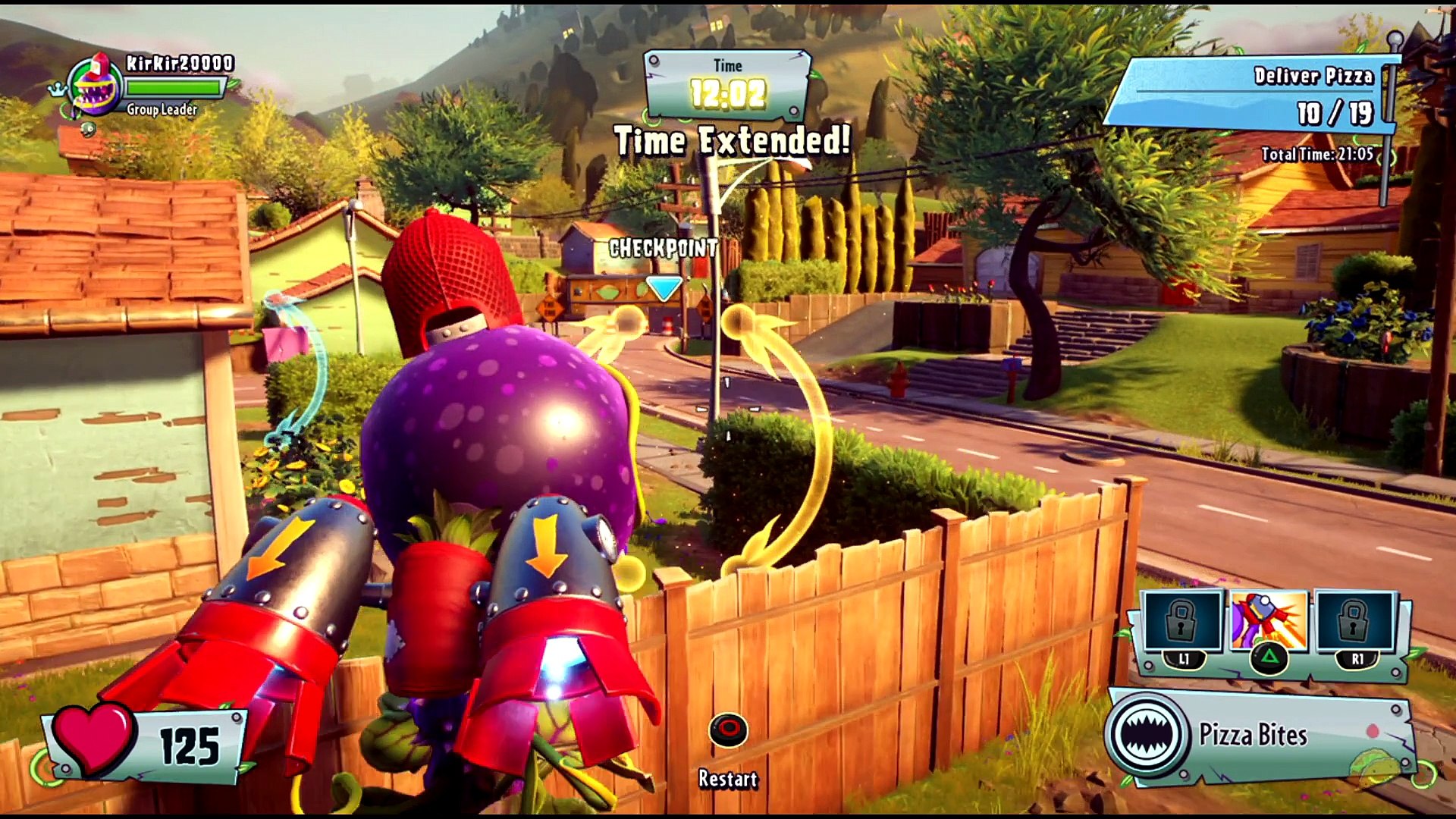Click the Pizza Bites weapon icon
Image resolution: width=1456 pixels, height=819 pixels.
[x=1147, y=734]
